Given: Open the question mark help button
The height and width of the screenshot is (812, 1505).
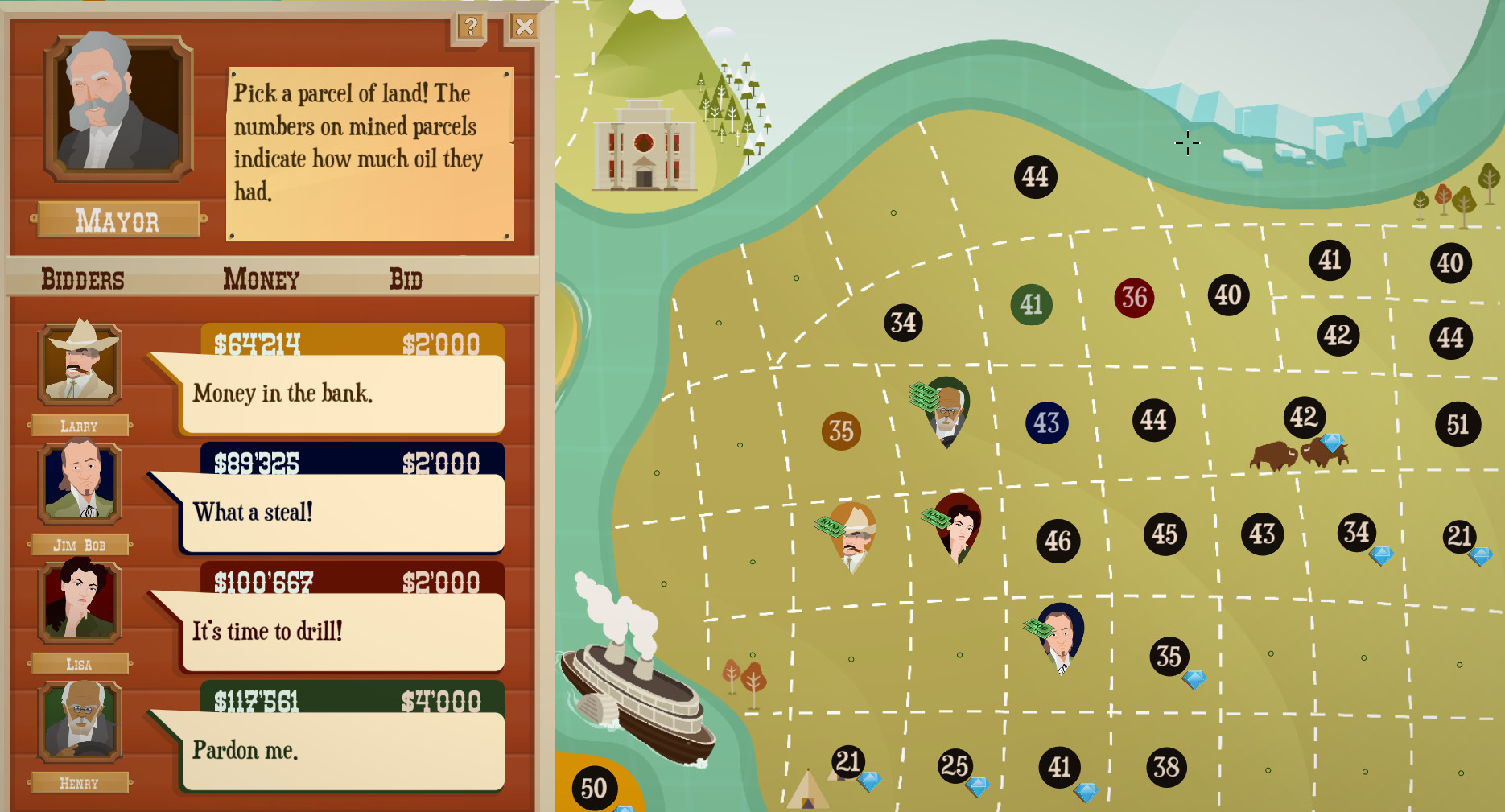Looking at the screenshot, I should point(471,27).
